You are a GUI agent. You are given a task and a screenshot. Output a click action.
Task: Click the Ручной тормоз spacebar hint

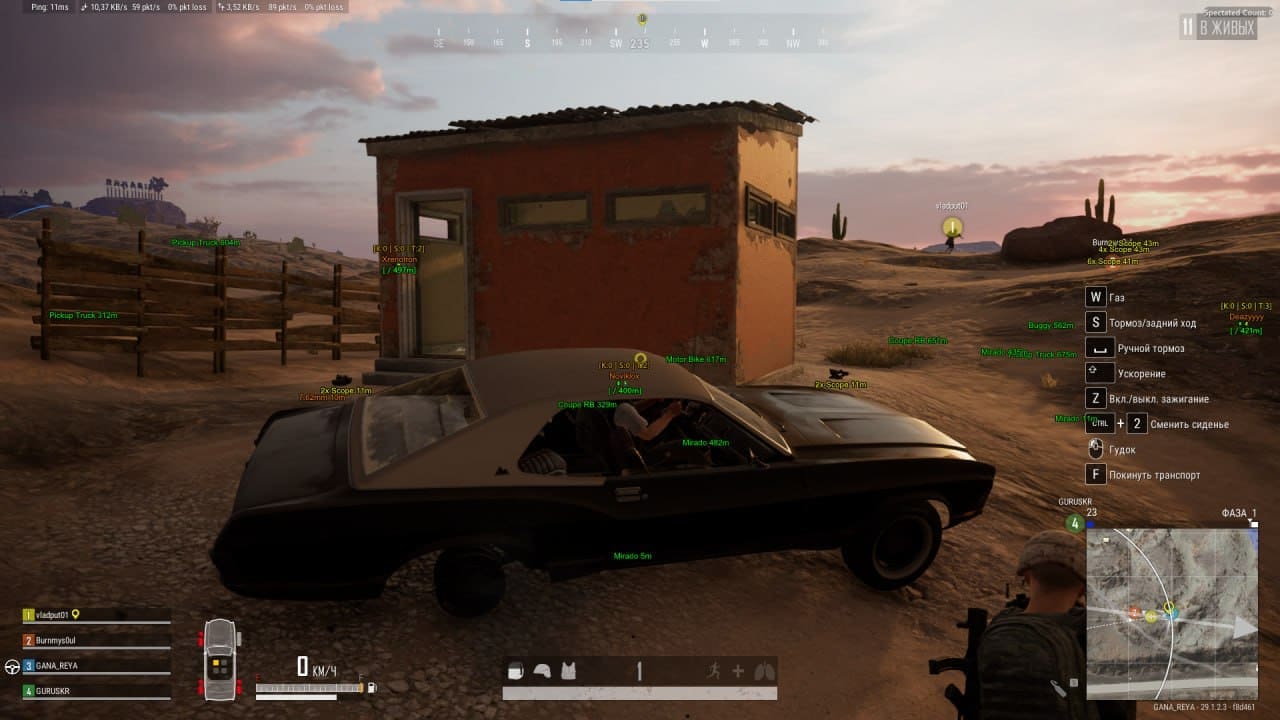pyautogui.click(x=1098, y=348)
